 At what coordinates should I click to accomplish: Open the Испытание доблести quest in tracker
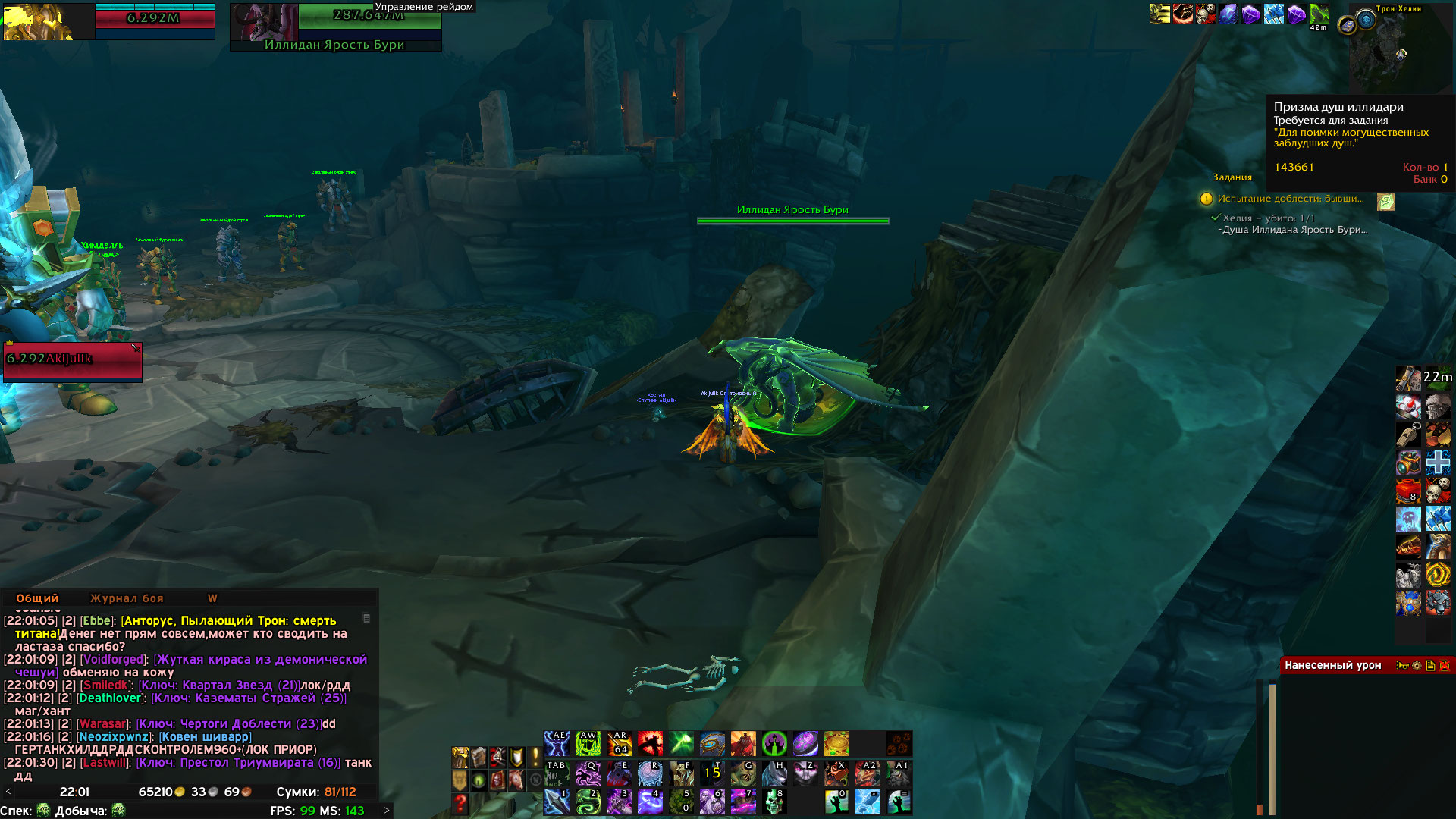pos(1290,199)
